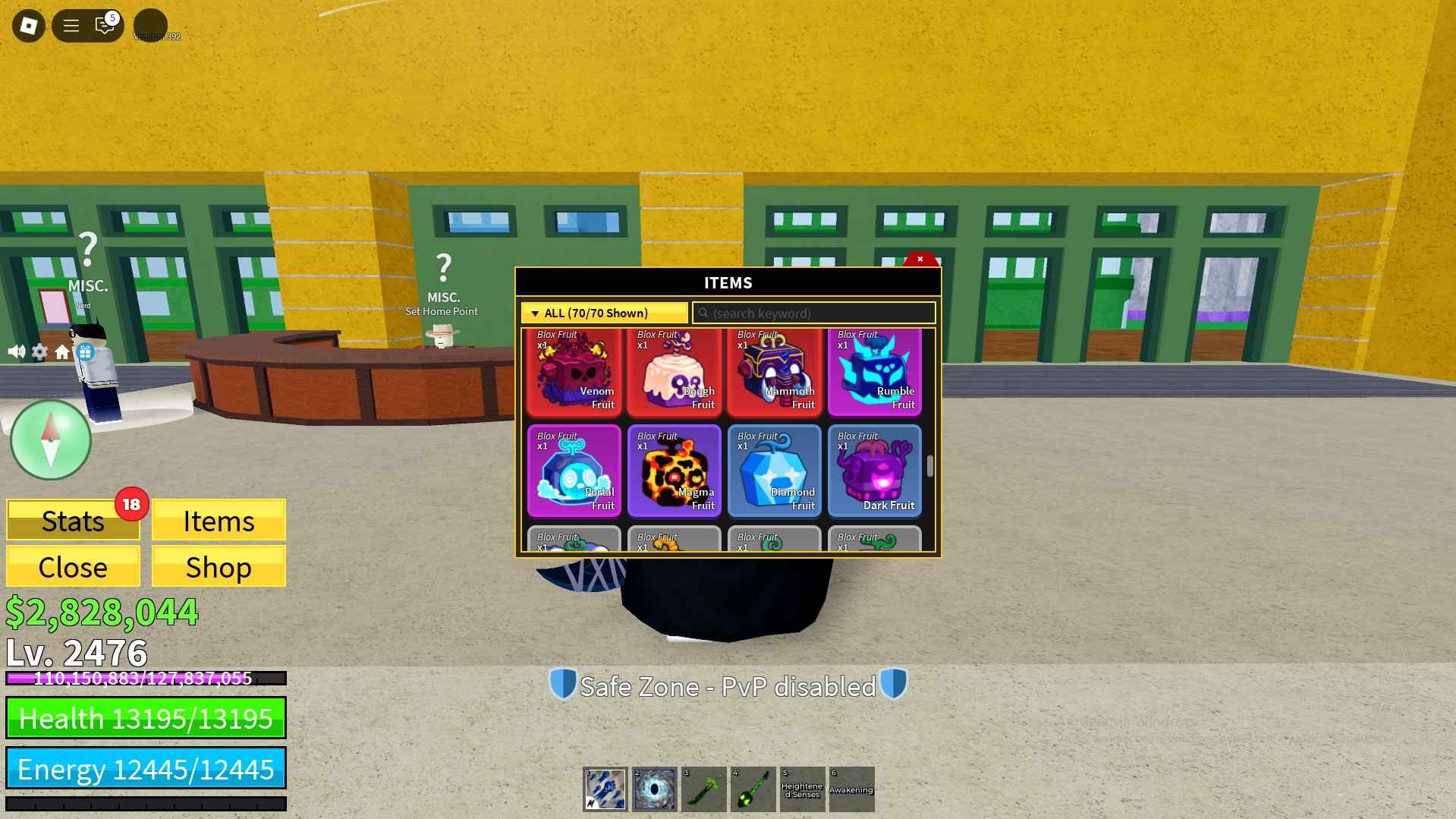Click the green Health bar
This screenshot has height=819, width=1456.
(x=146, y=718)
